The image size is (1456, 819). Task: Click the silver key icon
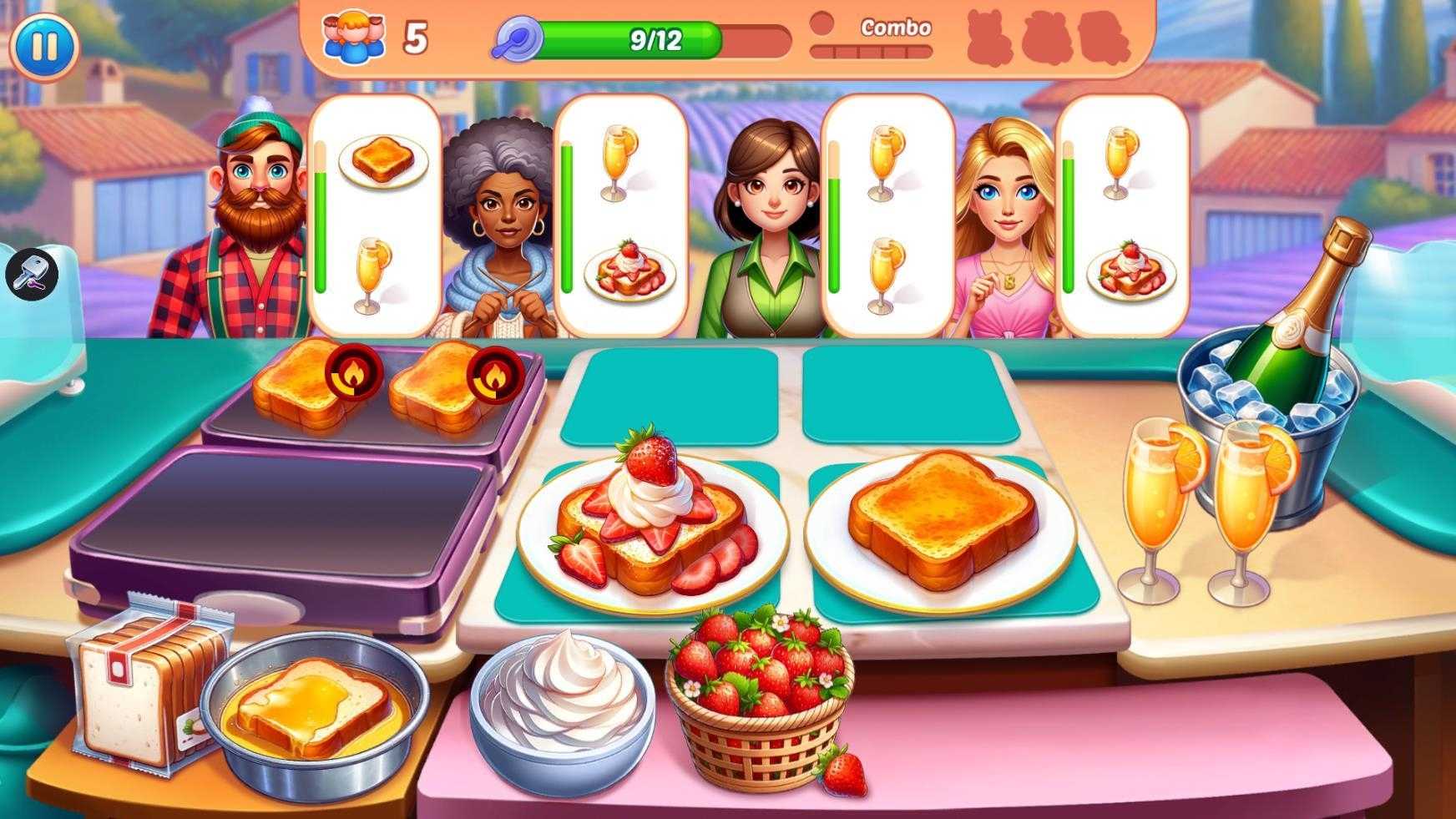[32, 274]
